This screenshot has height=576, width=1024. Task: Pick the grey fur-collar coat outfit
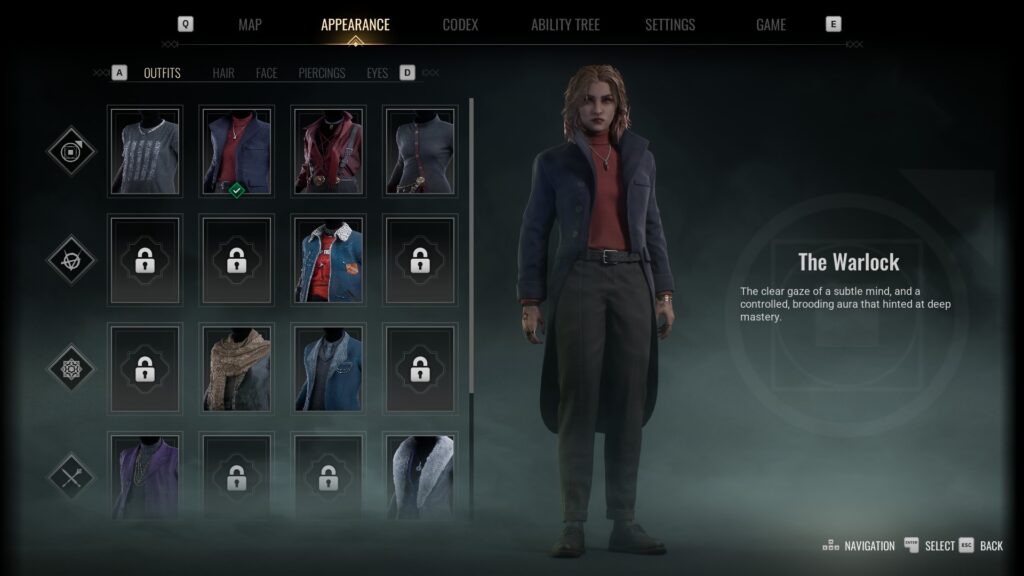pyautogui.click(x=421, y=475)
